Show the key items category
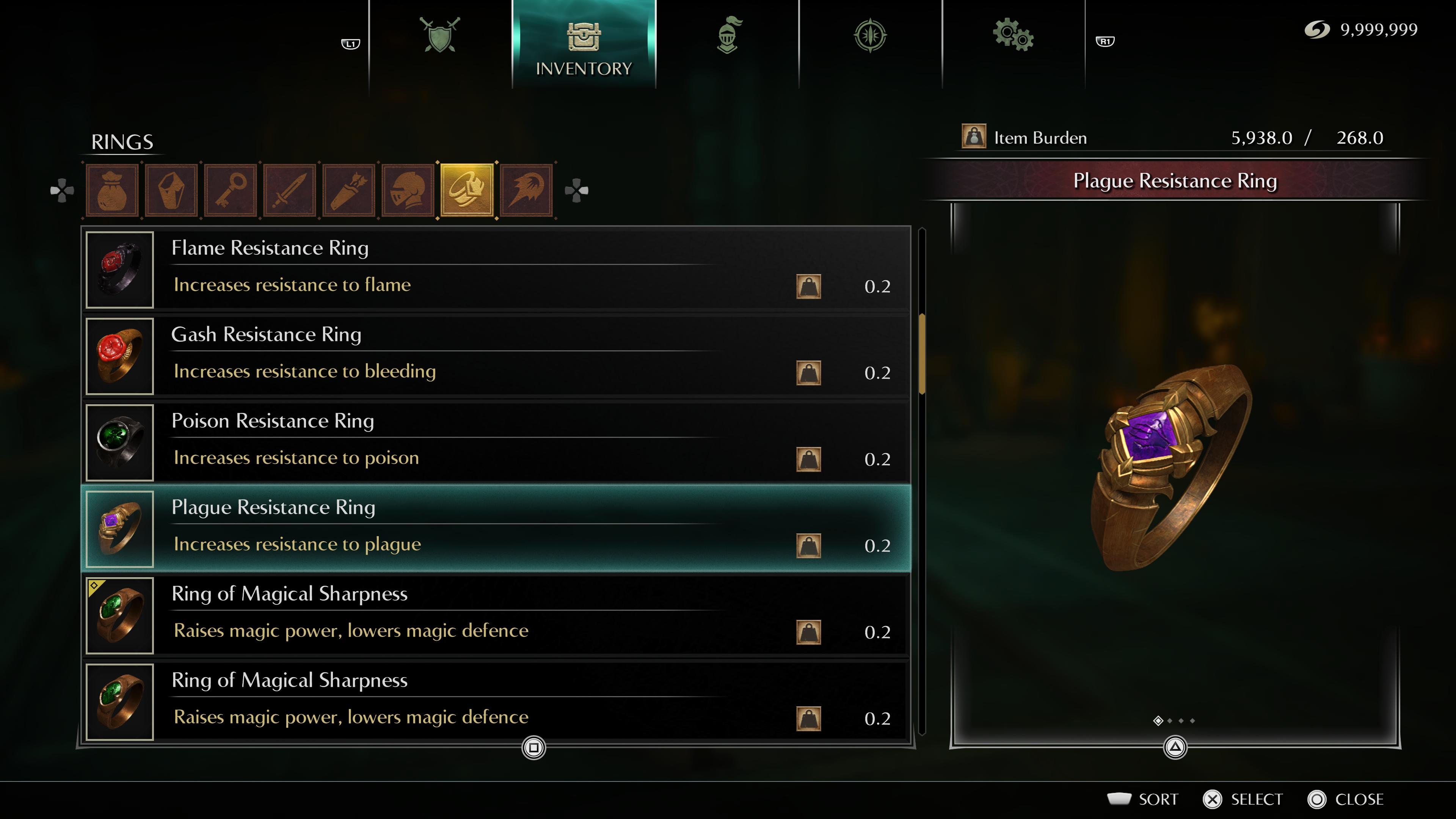This screenshot has width=1456, height=819. (231, 190)
